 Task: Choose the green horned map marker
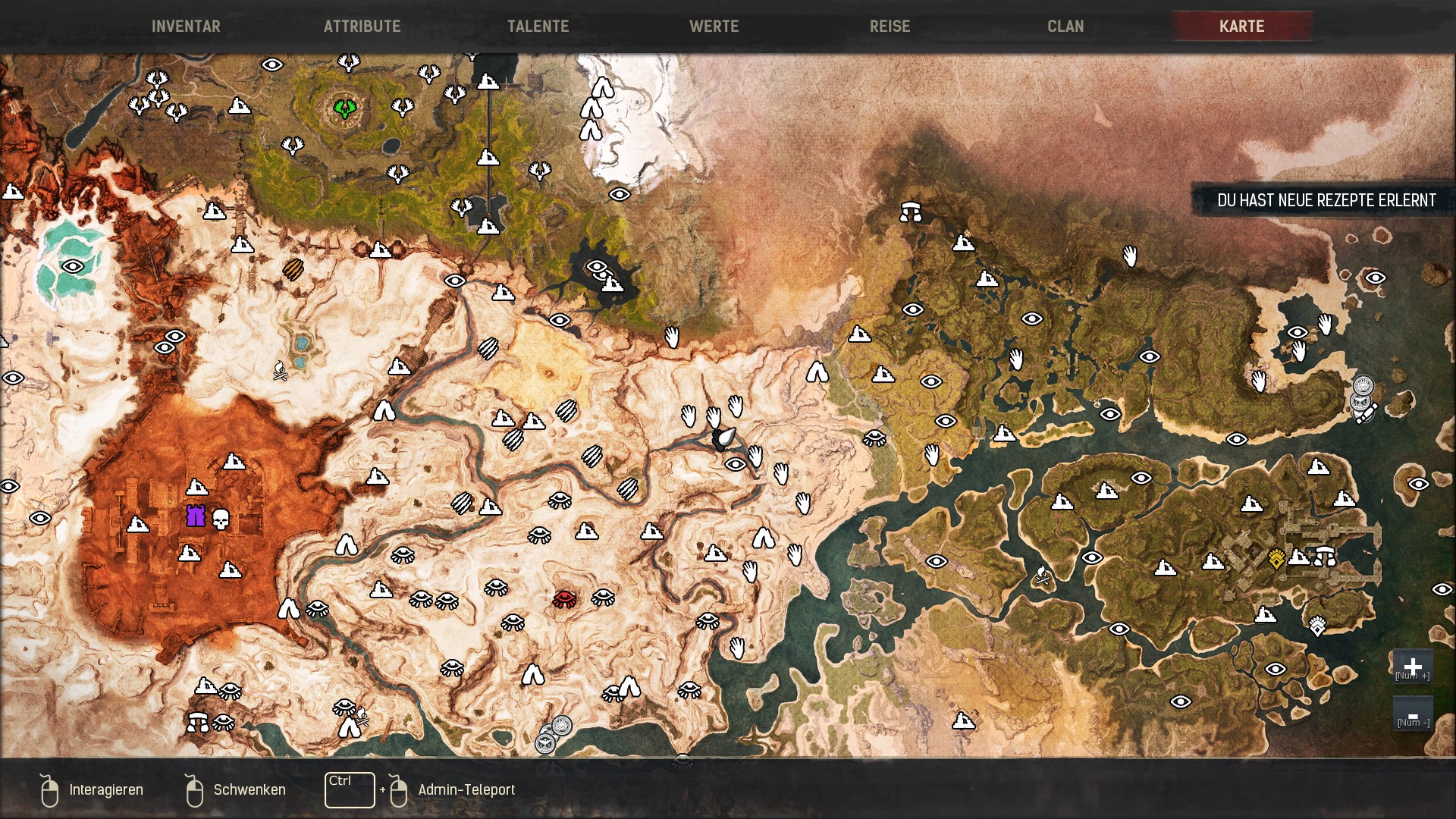pos(345,108)
